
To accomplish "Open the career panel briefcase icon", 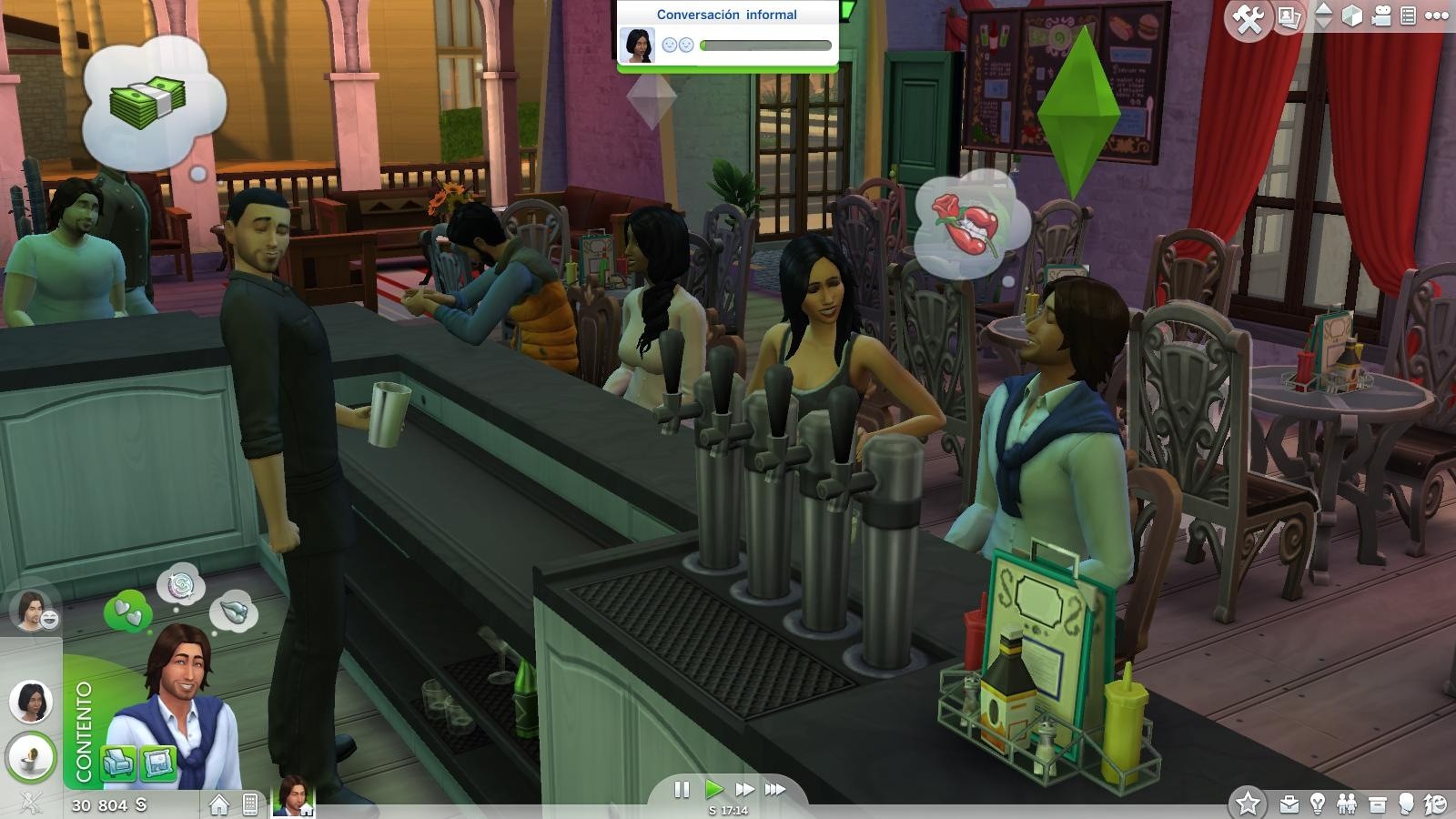I will tap(1288, 803).
